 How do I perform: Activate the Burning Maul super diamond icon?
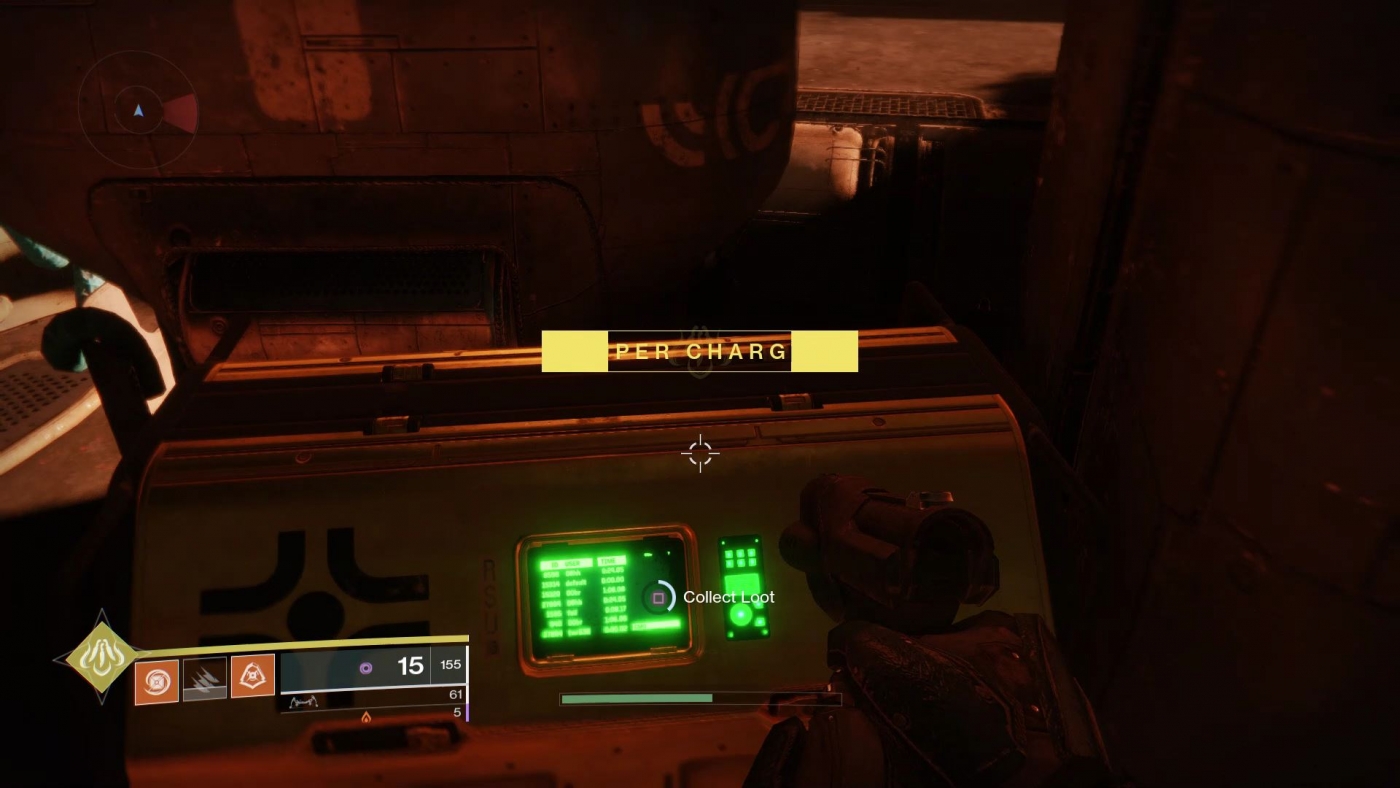click(x=100, y=657)
